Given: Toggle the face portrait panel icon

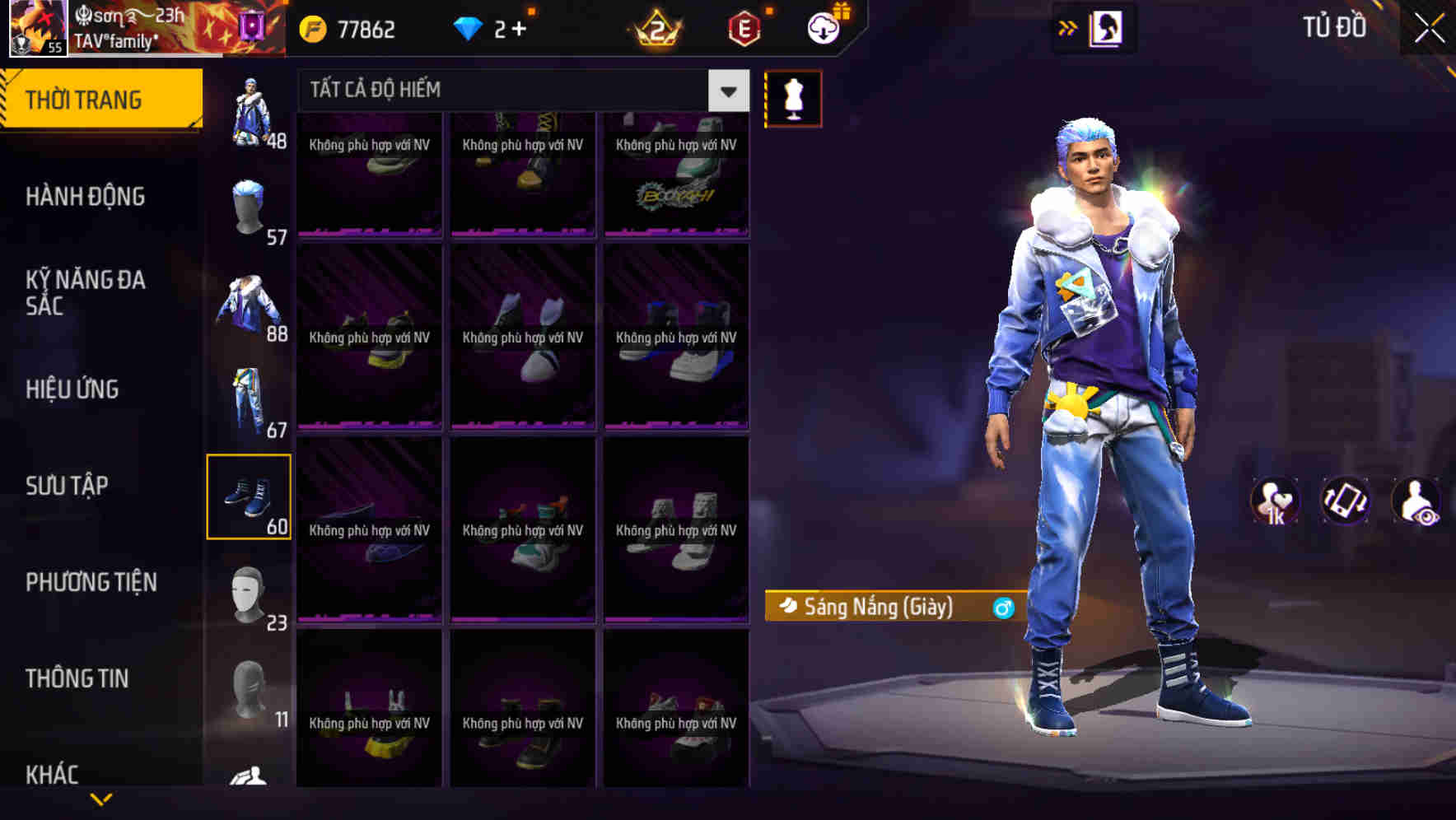Looking at the screenshot, I should click(1104, 27).
